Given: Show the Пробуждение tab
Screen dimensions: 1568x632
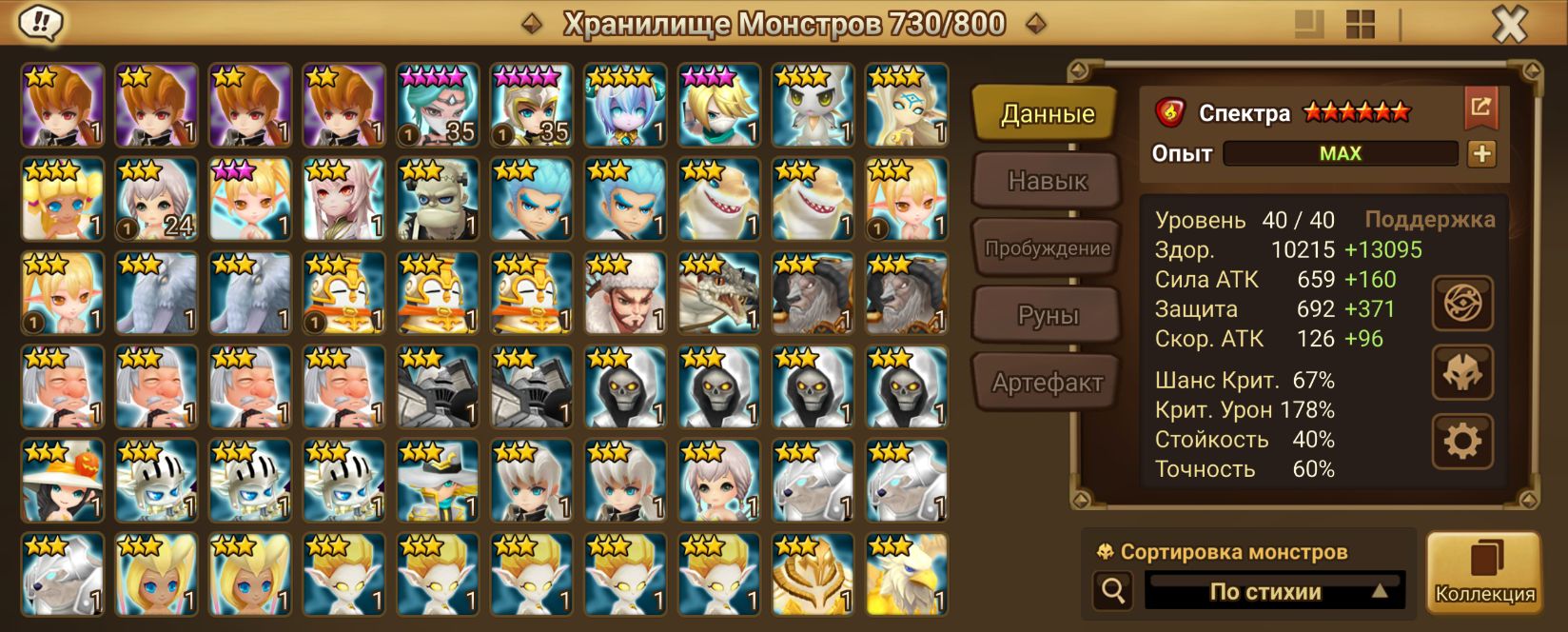Looking at the screenshot, I should pos(1047,248).
